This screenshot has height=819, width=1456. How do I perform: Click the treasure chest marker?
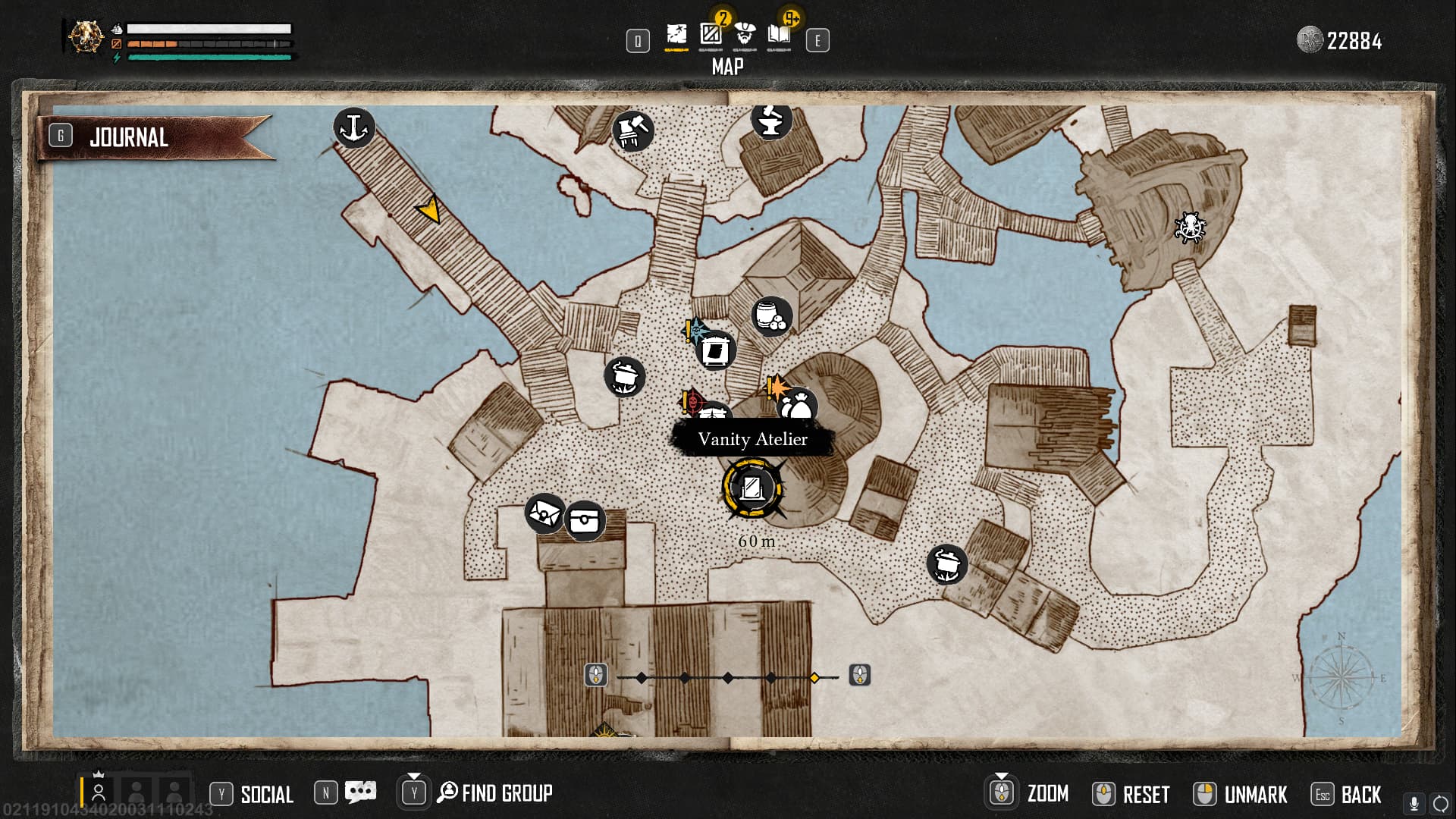(584, 521)
